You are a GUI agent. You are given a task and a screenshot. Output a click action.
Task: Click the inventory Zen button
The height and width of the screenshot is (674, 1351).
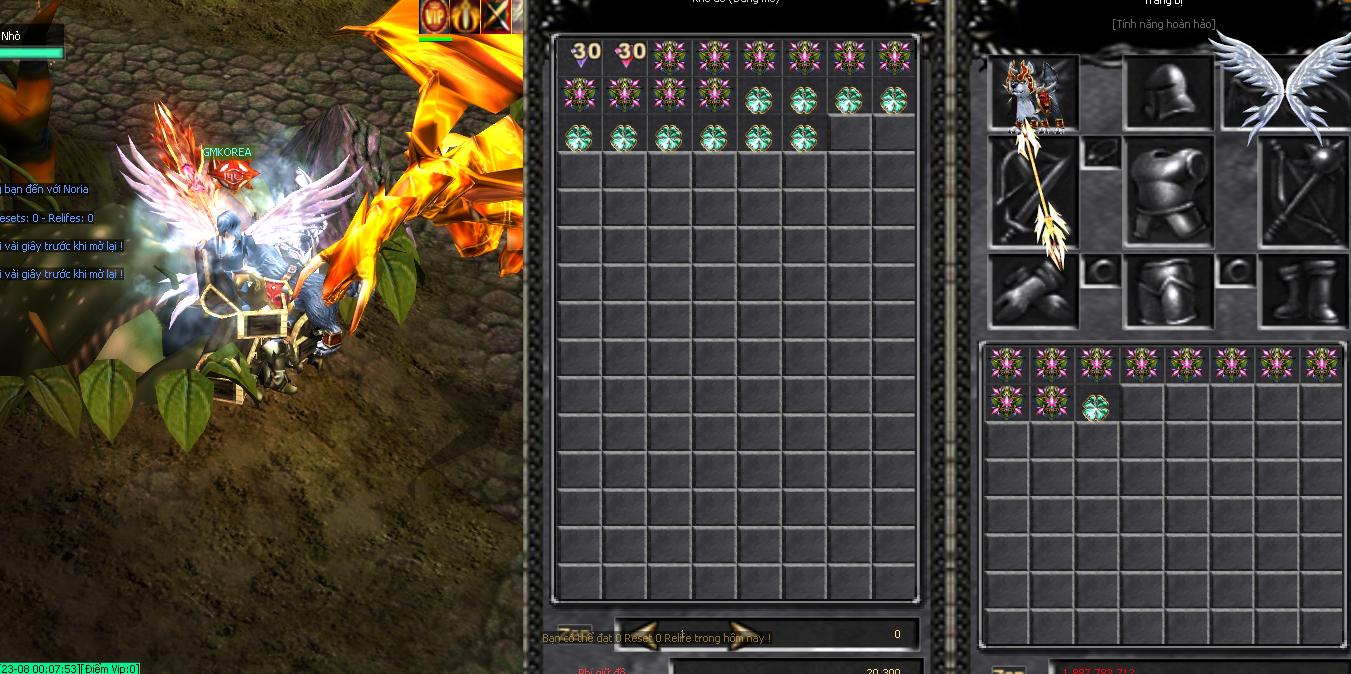click(x=1008, y=669)
